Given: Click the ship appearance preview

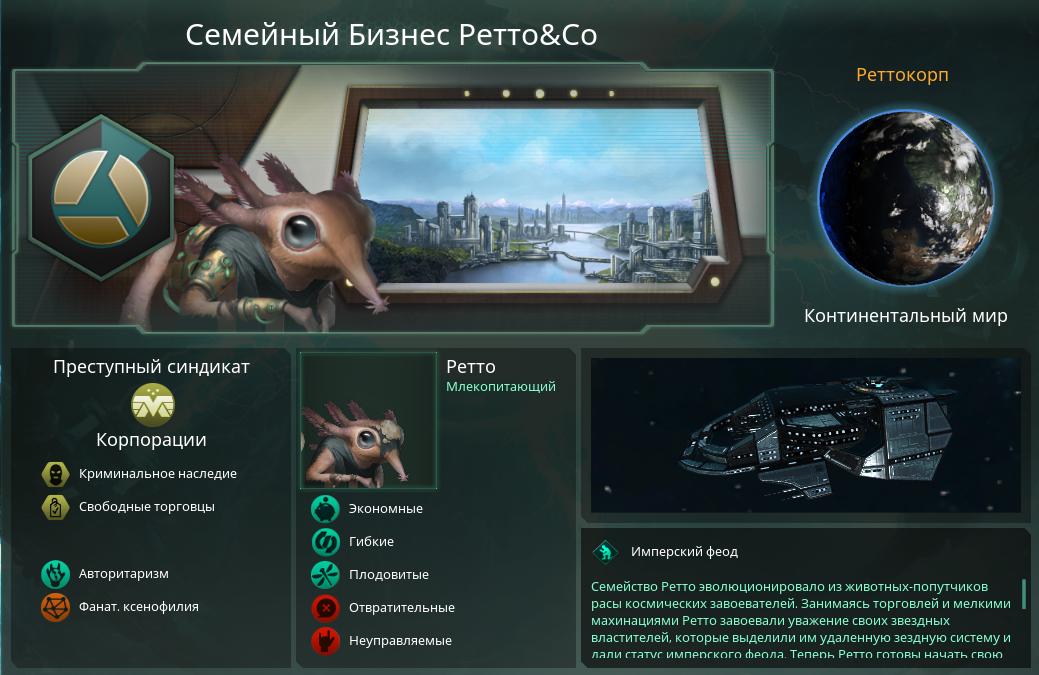Looking at the screenshot, I should (805, 435).
